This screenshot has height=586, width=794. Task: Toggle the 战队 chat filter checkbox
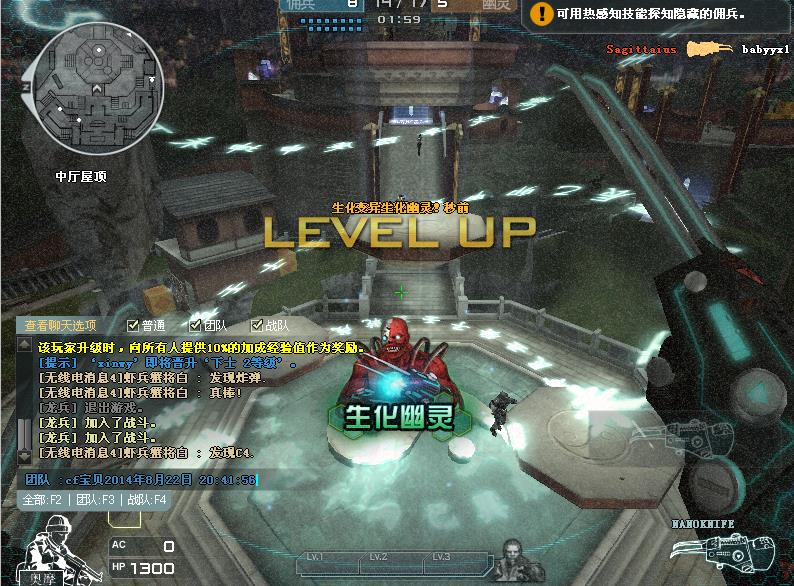tap(257, 325)
